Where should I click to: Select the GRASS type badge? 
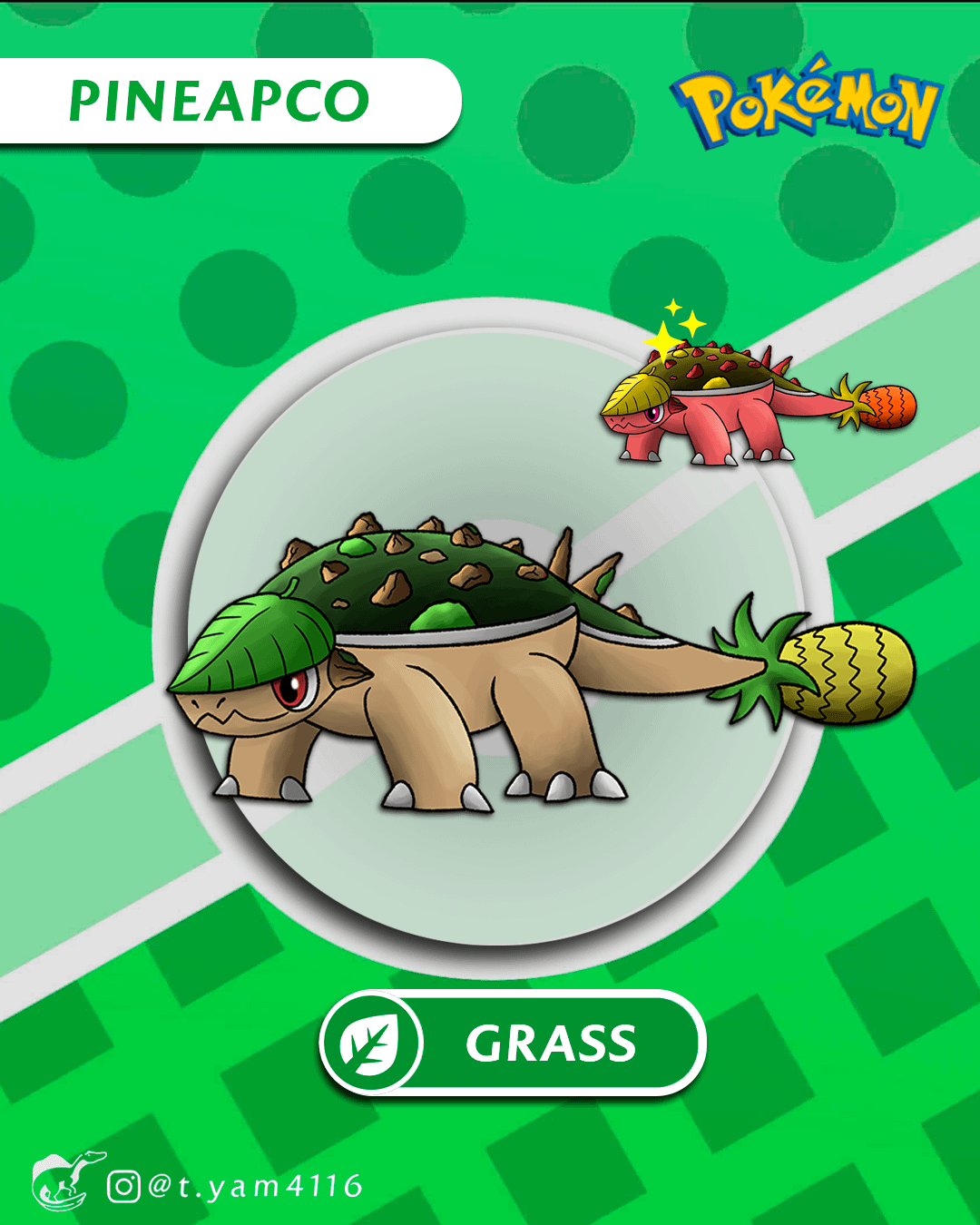tap(513, 1043)
